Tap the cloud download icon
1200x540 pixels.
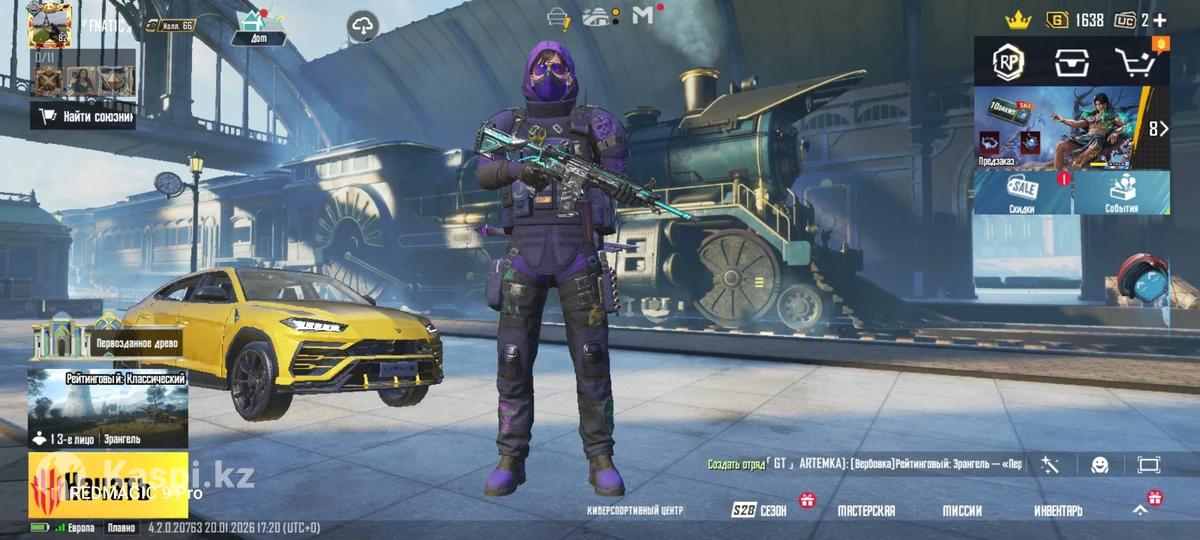pyautogui.click(x=363, y=27)
